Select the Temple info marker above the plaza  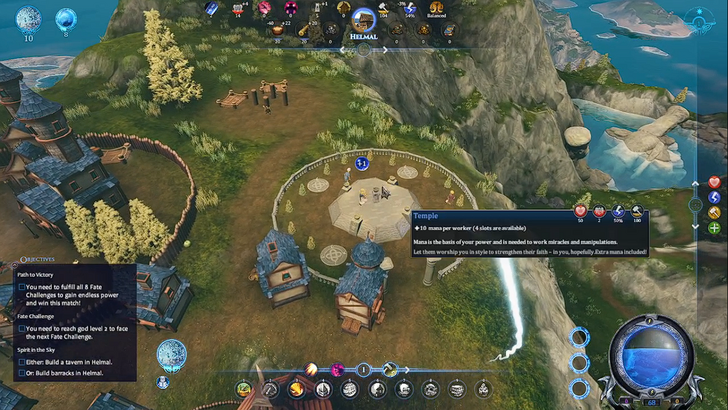362,162
